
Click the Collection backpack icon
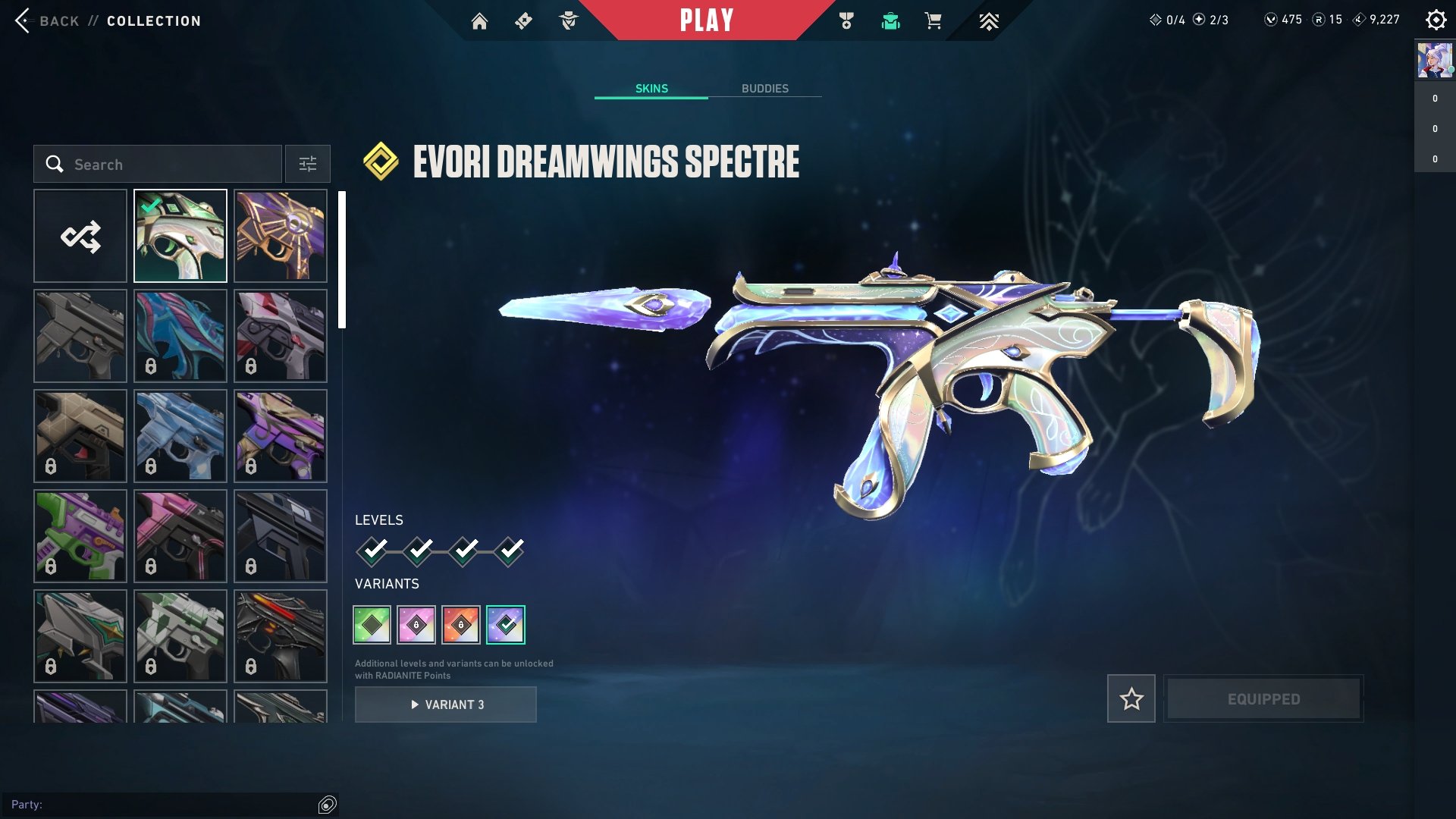coord(891,21)
